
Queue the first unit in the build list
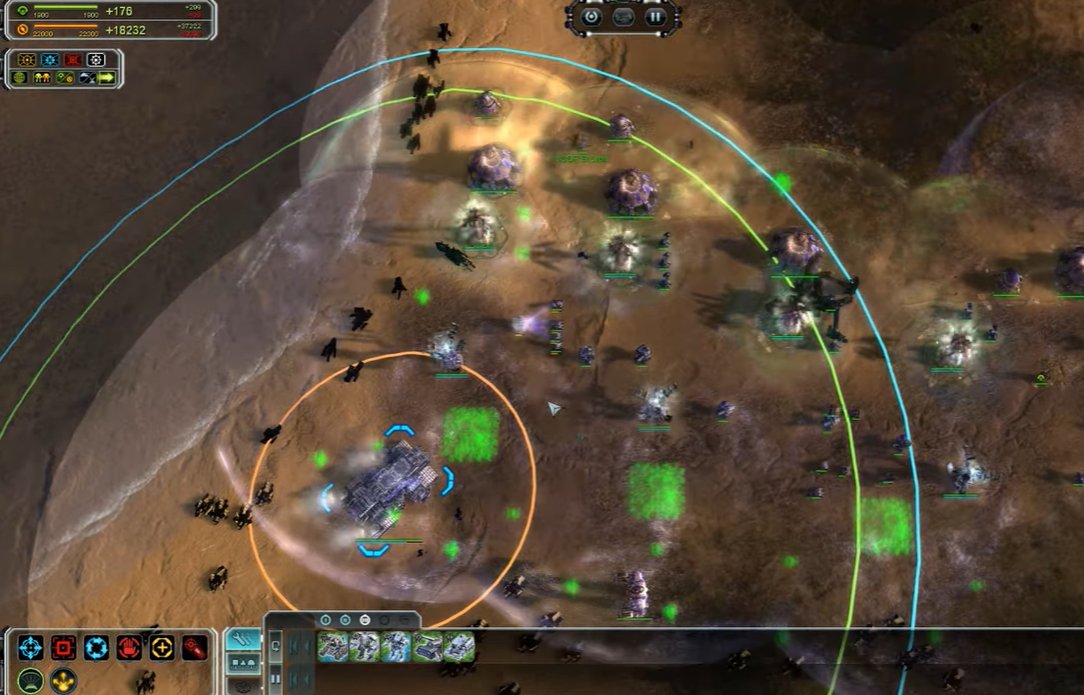[332, 647]
